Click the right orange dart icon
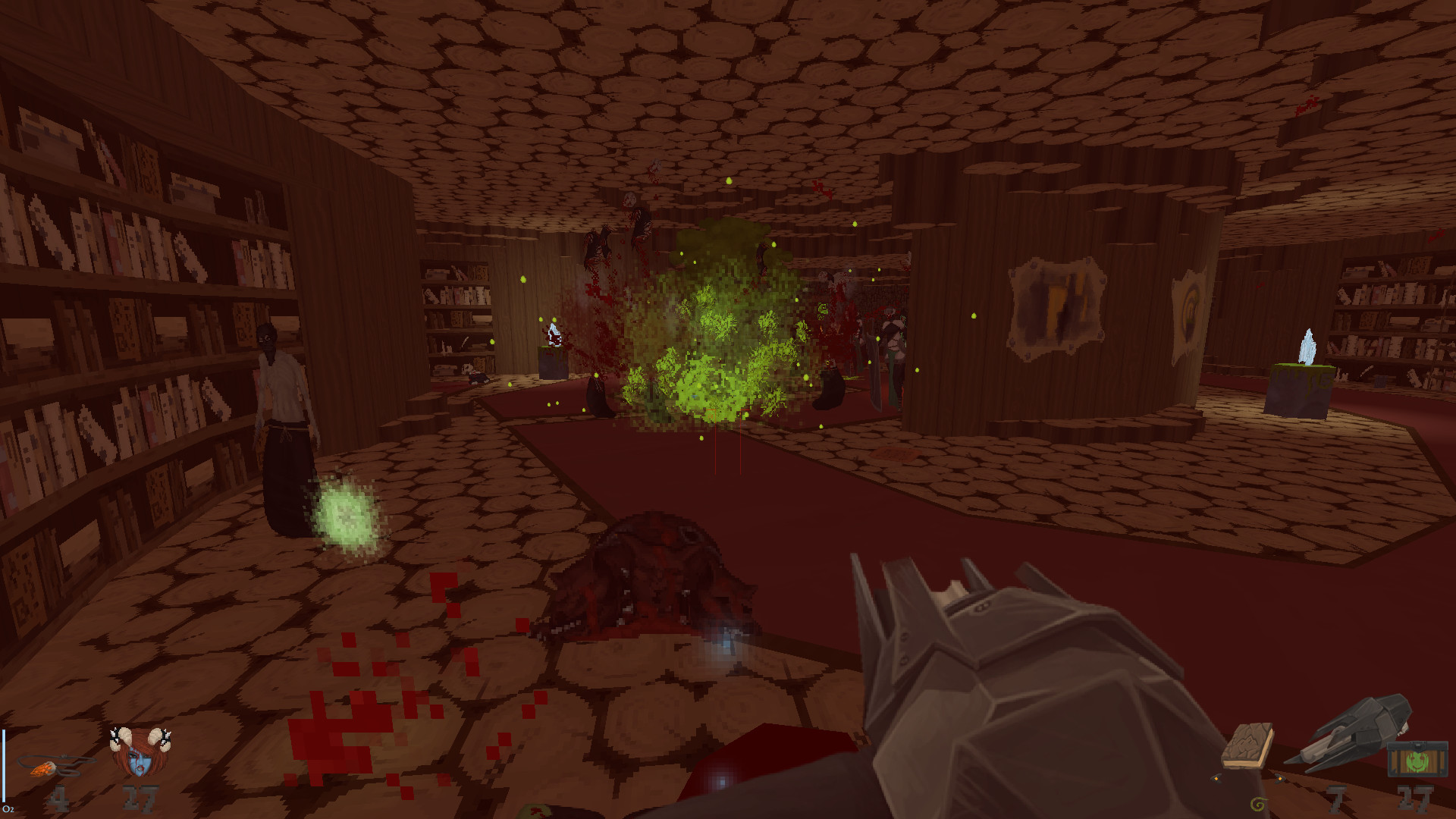Viewport: 1456px width, 819px height. (x=1279, y=779)
